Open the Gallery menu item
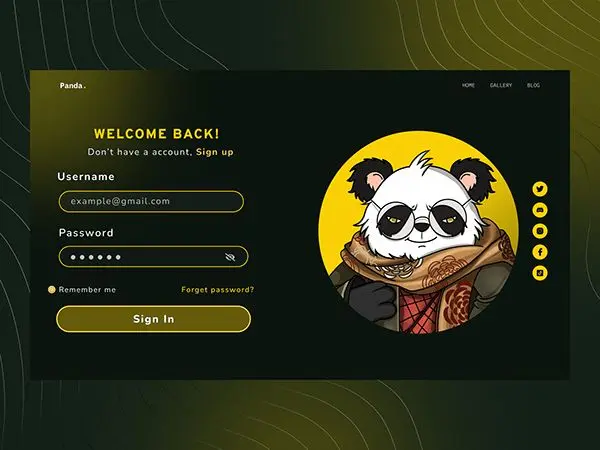 501,86
